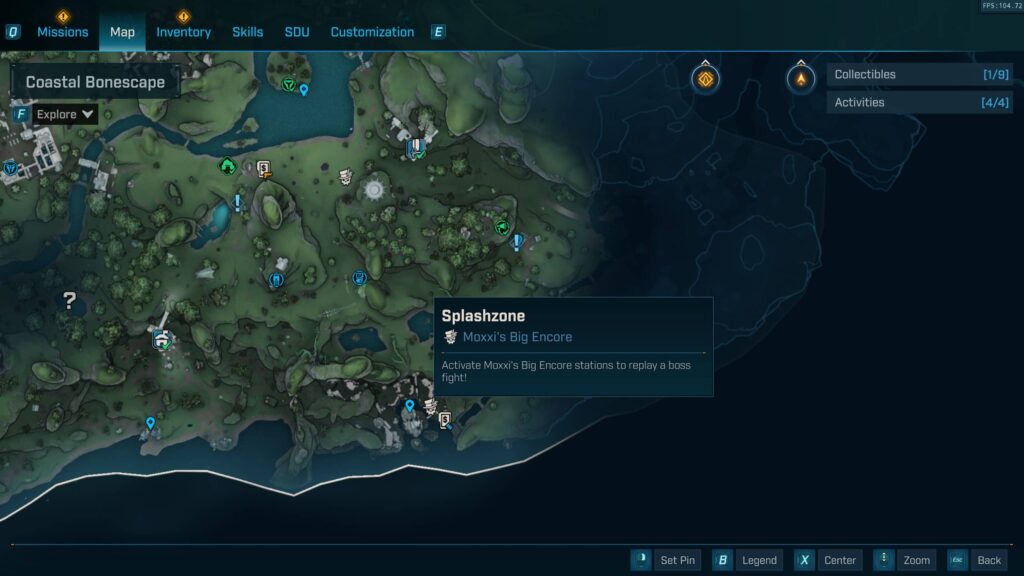Screen dimensions: 1024x576
Task: Switch to the Missions tab
Action: click(x=63, y=32)
